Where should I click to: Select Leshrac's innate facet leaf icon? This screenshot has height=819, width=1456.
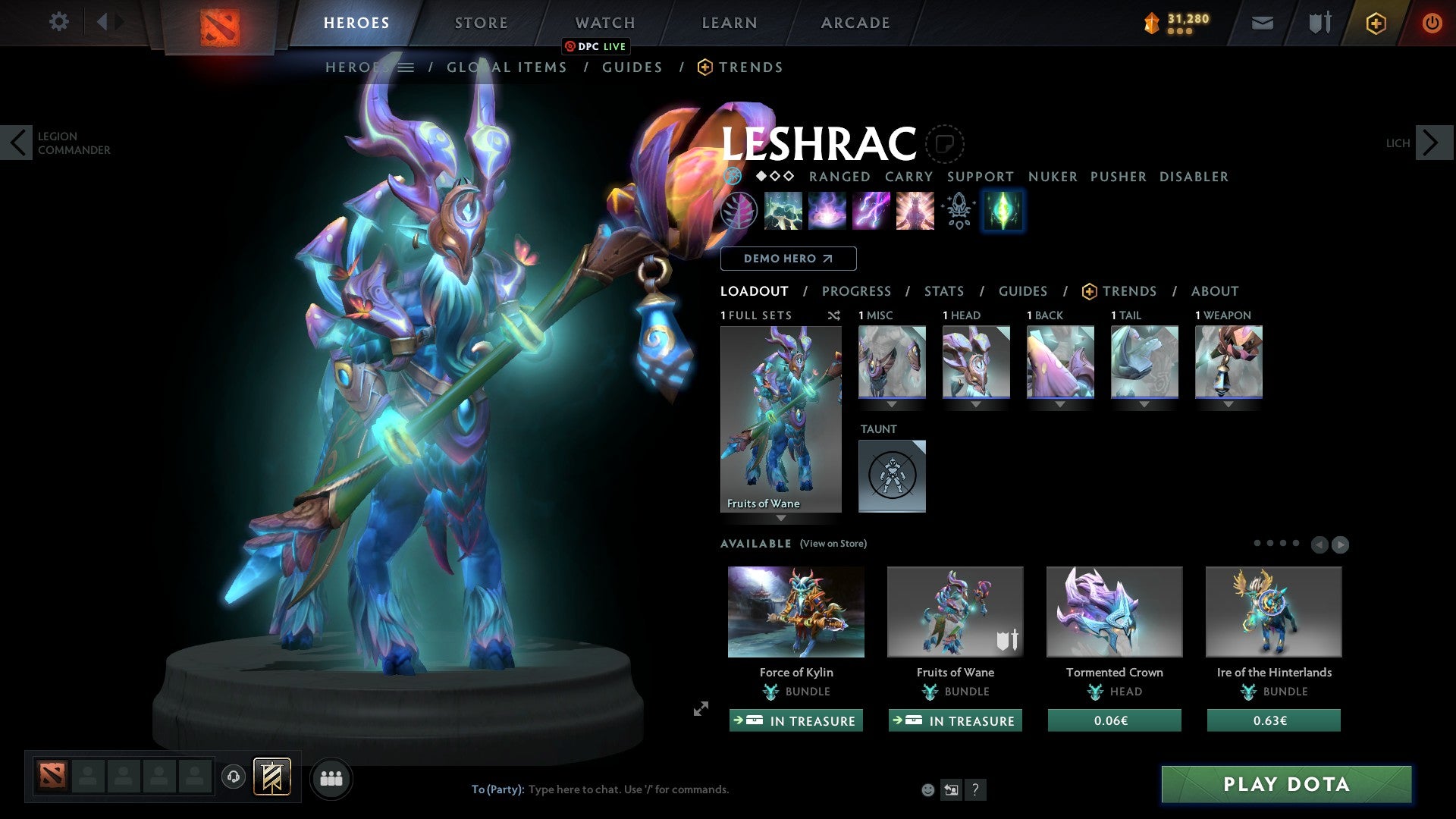[x=739, y=211]
